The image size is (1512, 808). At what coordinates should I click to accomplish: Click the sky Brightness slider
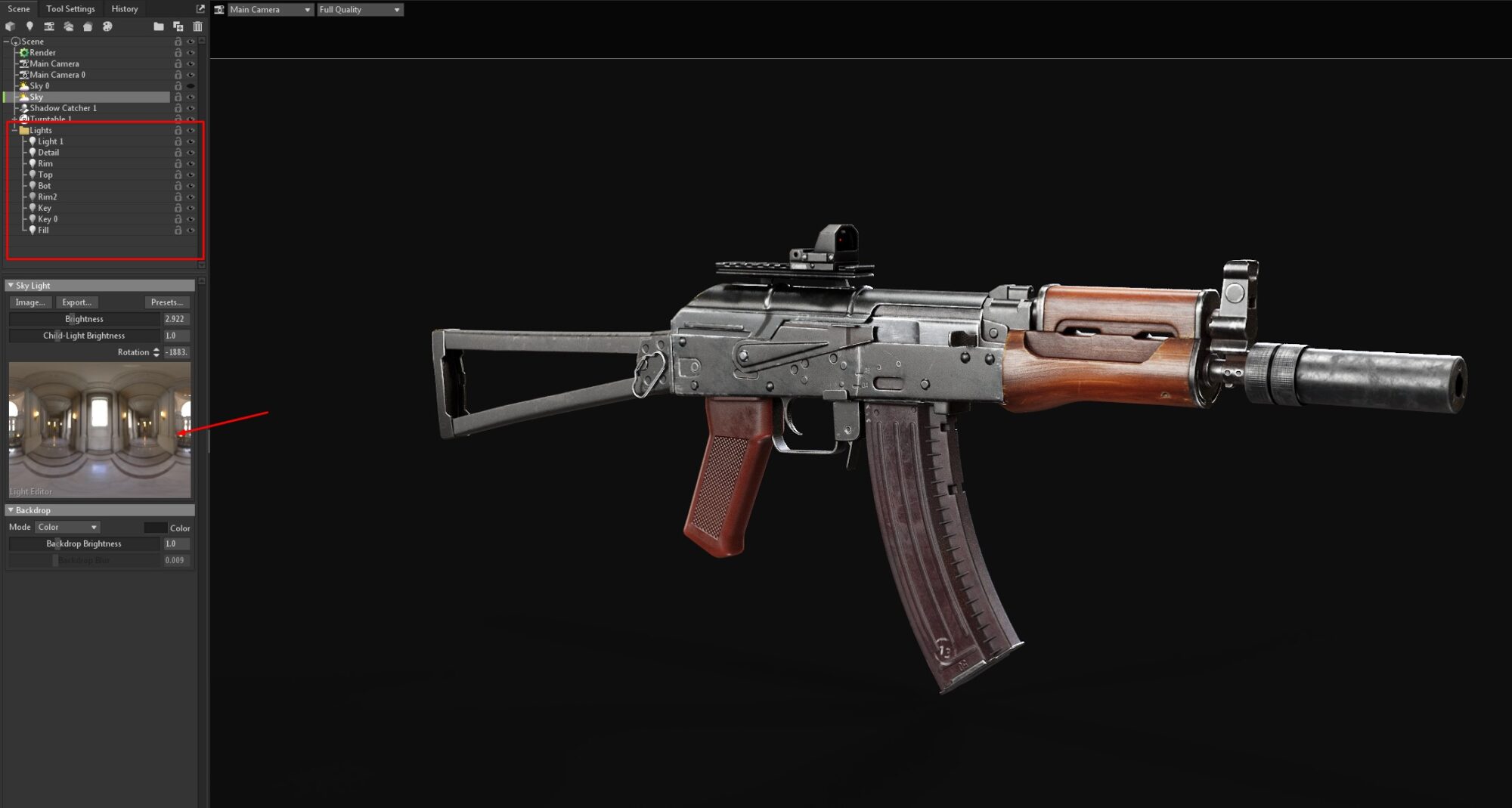point(84,319)
